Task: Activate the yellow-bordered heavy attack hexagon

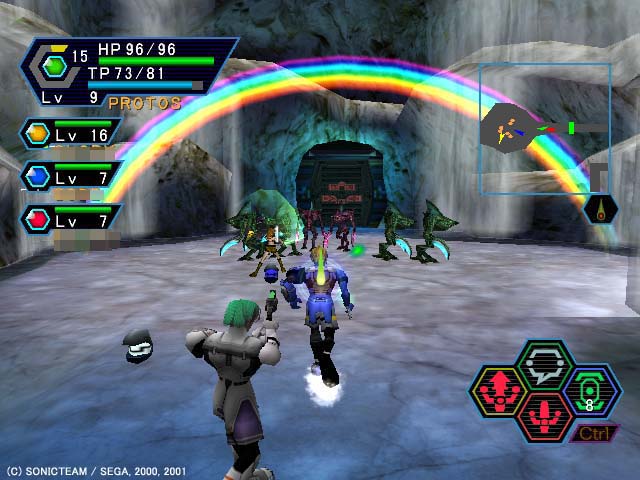Action: [x=499, y=389]
